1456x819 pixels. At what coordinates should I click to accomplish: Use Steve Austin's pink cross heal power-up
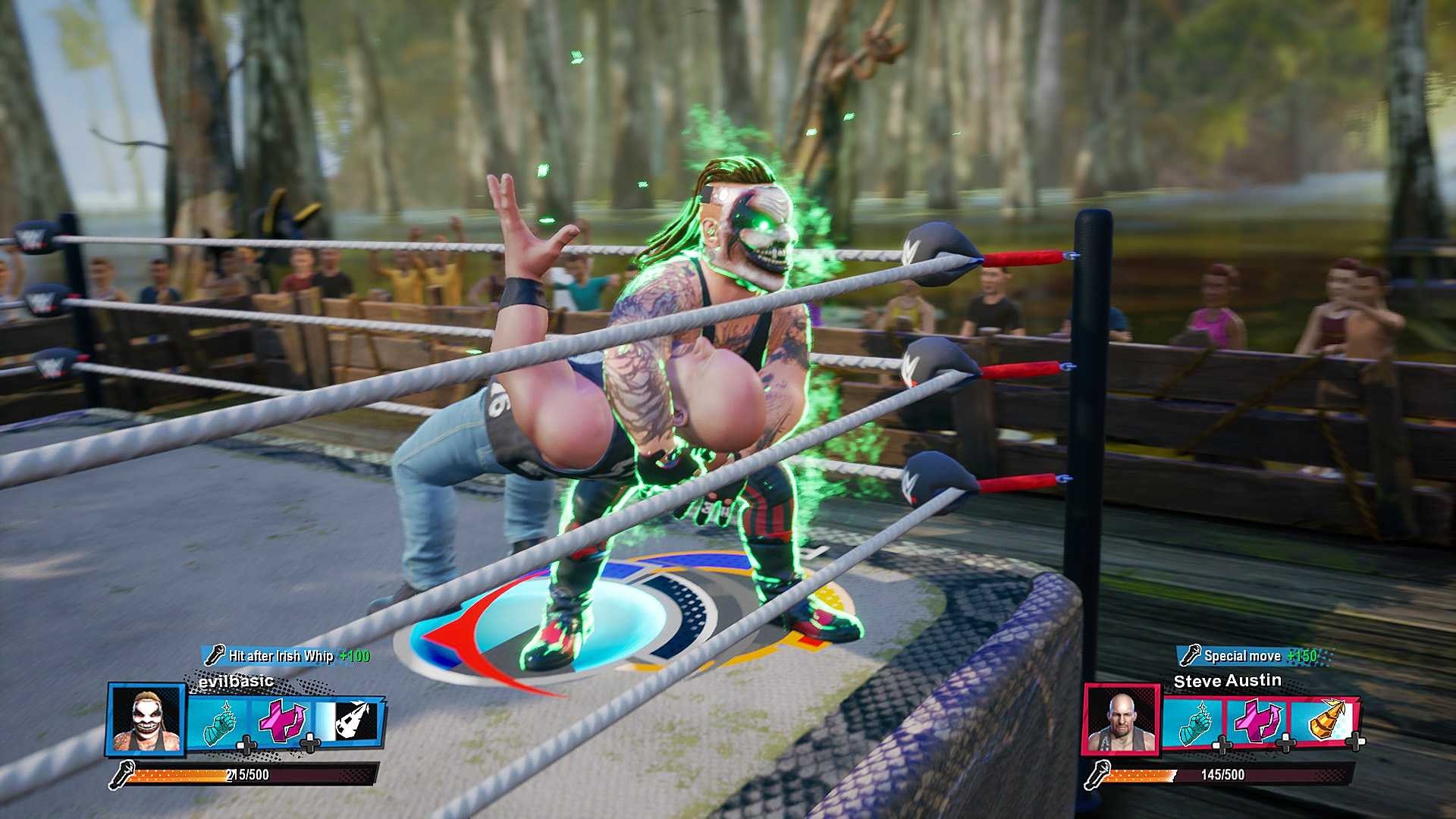pyautogui.click(x=1257, y=722)
